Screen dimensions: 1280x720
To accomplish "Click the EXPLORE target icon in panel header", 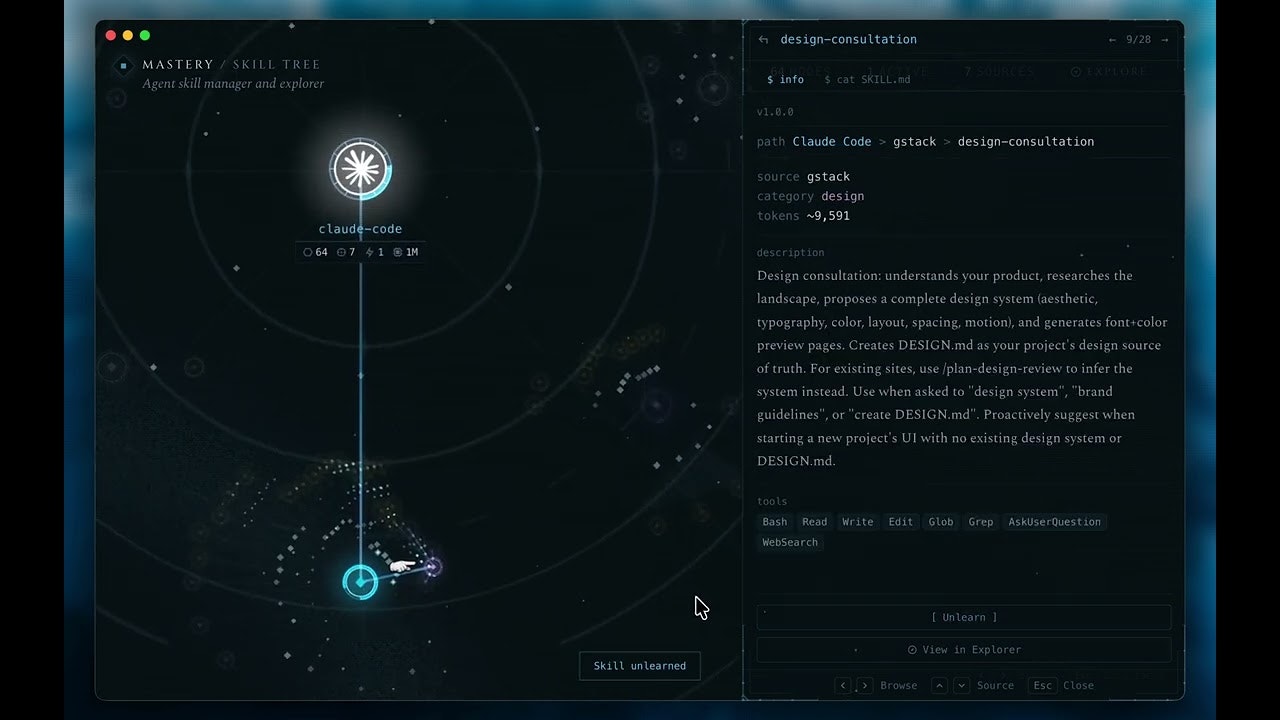I will [x=1075, y=71].
